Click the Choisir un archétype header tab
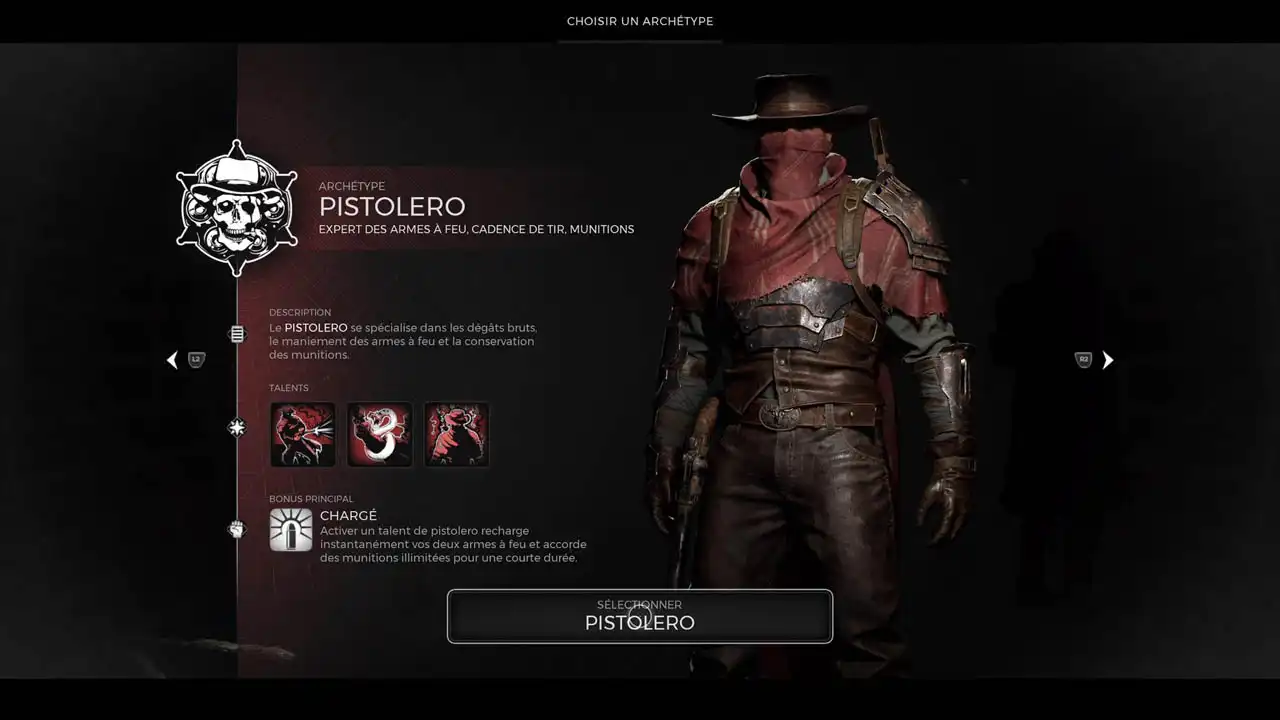 [x=640, y=21]
